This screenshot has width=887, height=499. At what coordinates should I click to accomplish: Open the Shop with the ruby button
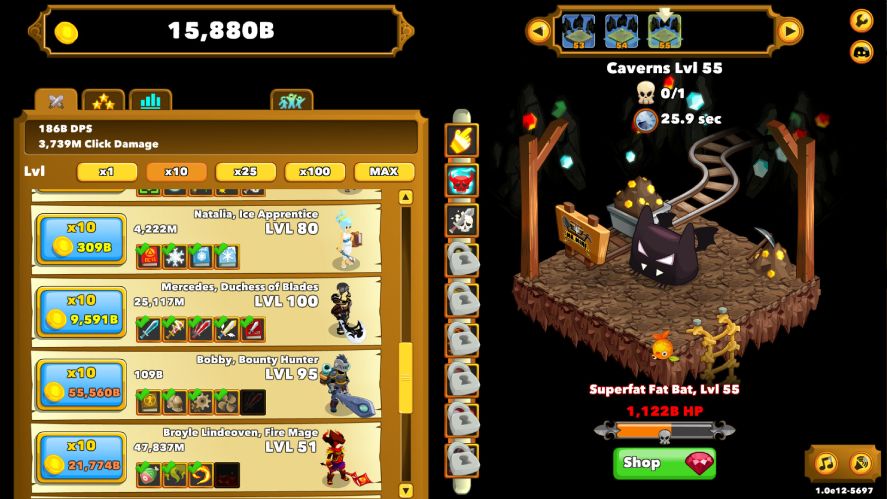pyautogui.click(x=664, y=463)
